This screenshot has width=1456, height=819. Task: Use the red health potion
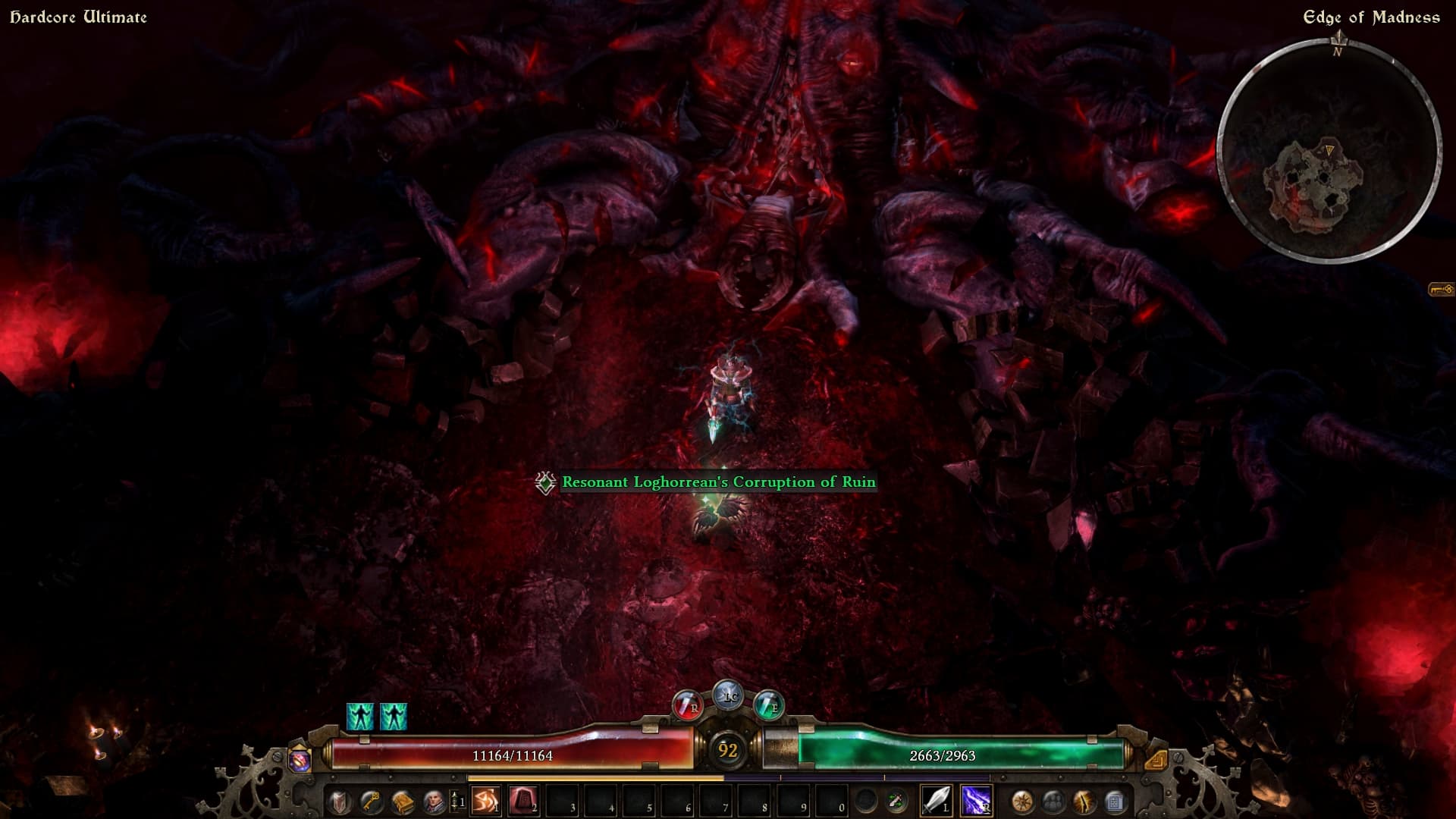(x=688, y=706)
